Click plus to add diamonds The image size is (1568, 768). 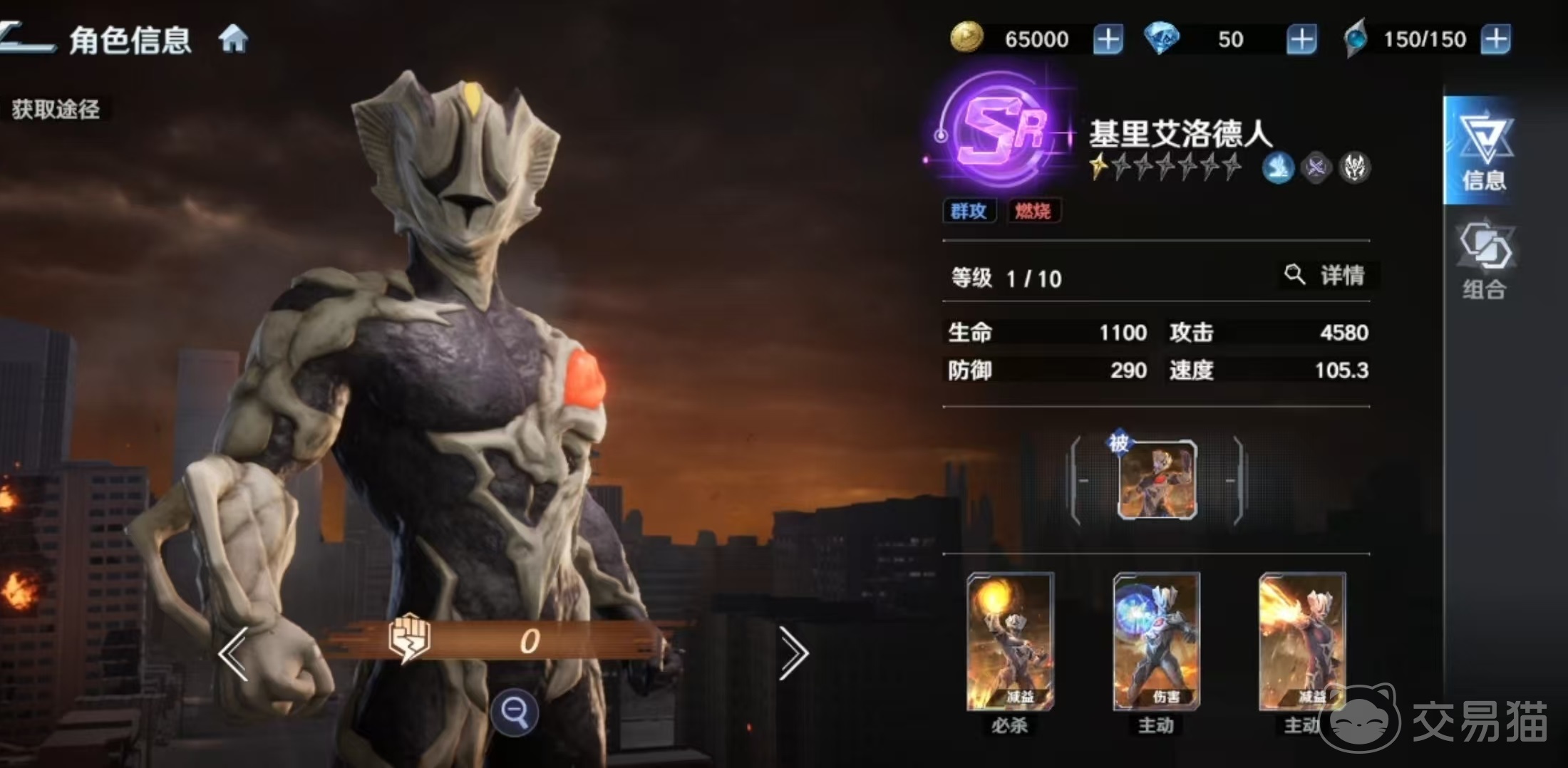(x=1301, y=38)
